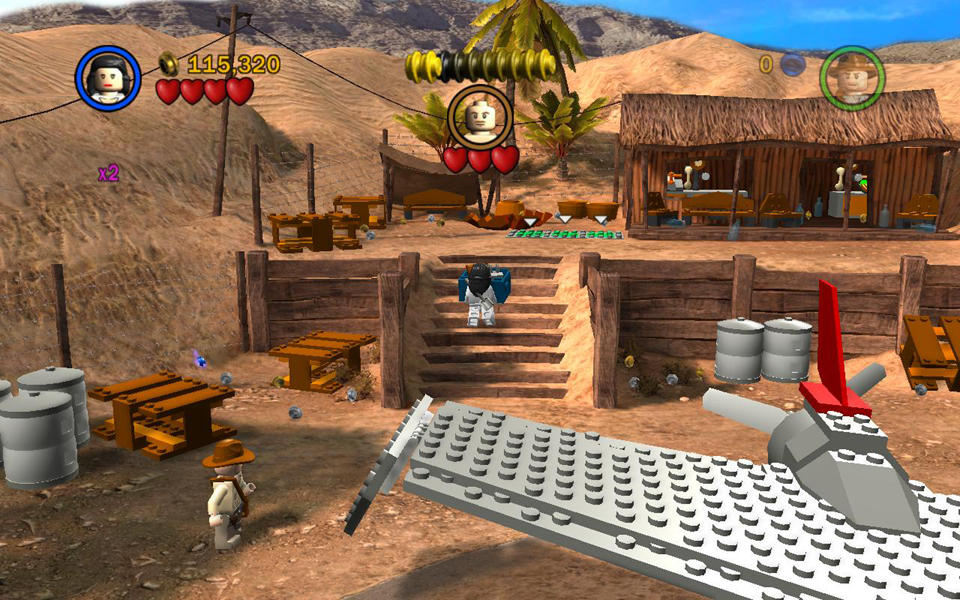Click the blue stud icon by player two
Image resolution: width=960 pixels, height=600 pixels.
[792, 65]
